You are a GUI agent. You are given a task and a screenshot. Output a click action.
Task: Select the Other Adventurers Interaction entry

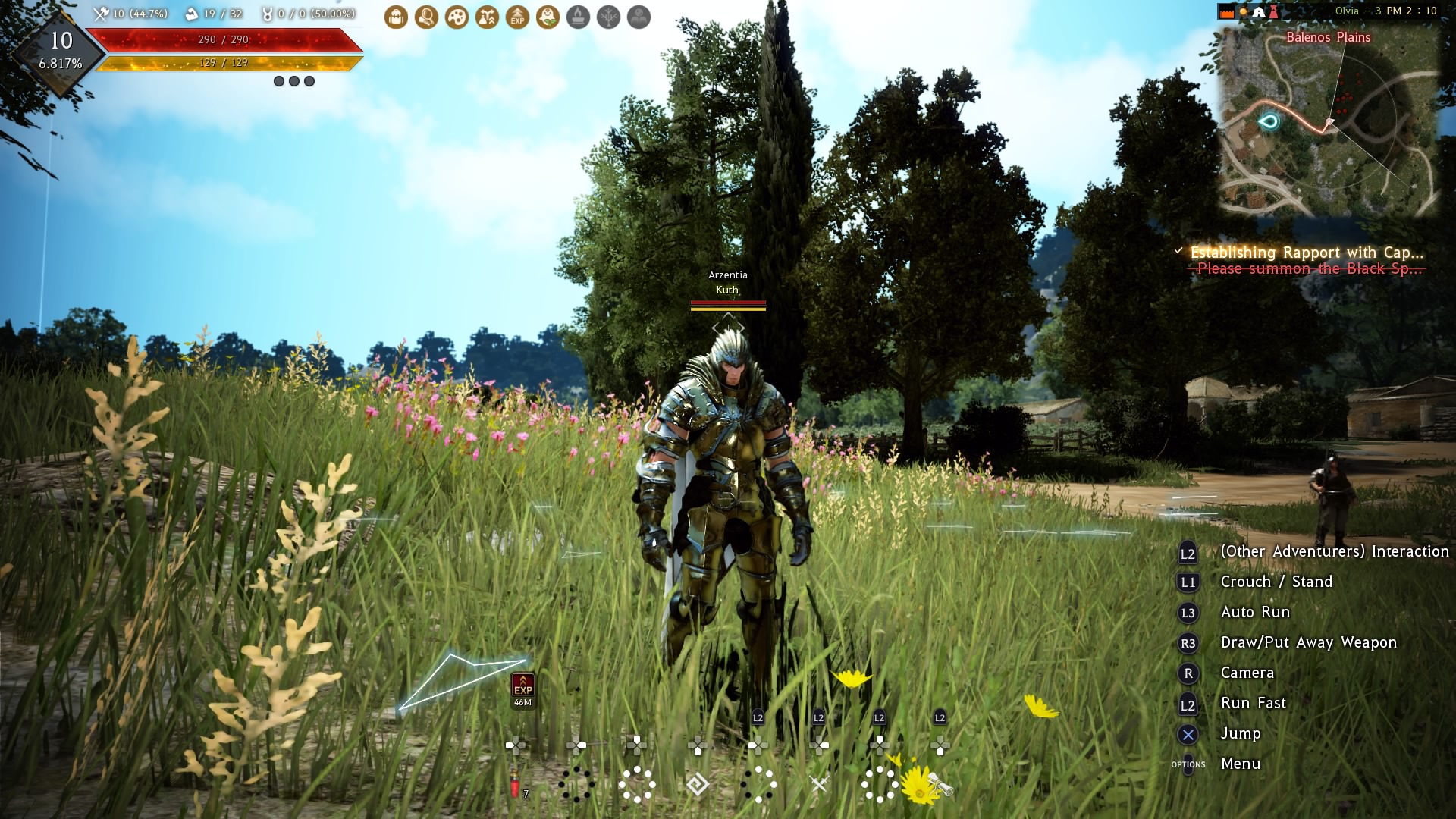point(1335,552)
